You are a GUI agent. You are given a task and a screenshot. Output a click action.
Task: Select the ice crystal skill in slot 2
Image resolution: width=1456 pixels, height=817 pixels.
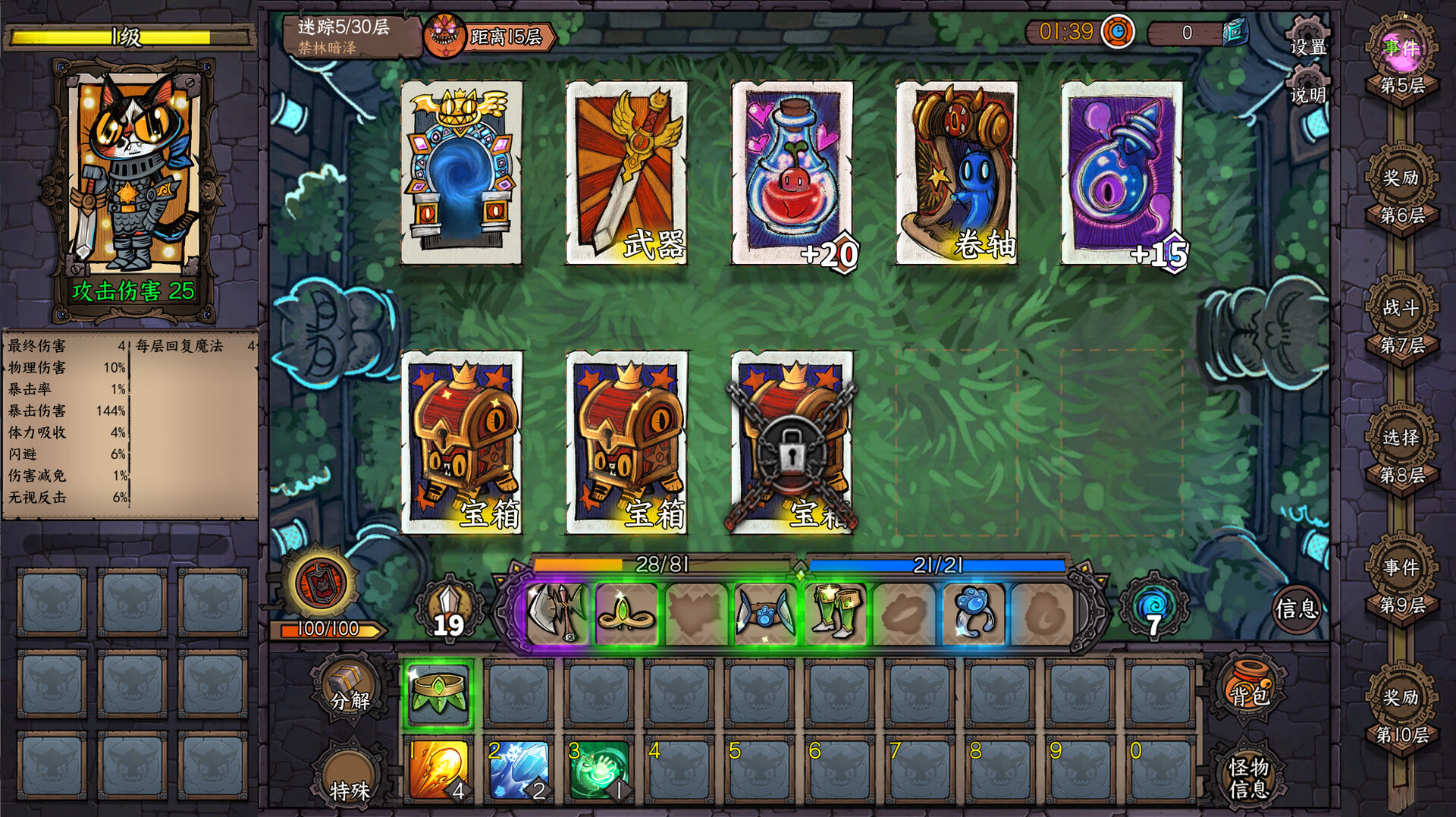coord(519,771)
